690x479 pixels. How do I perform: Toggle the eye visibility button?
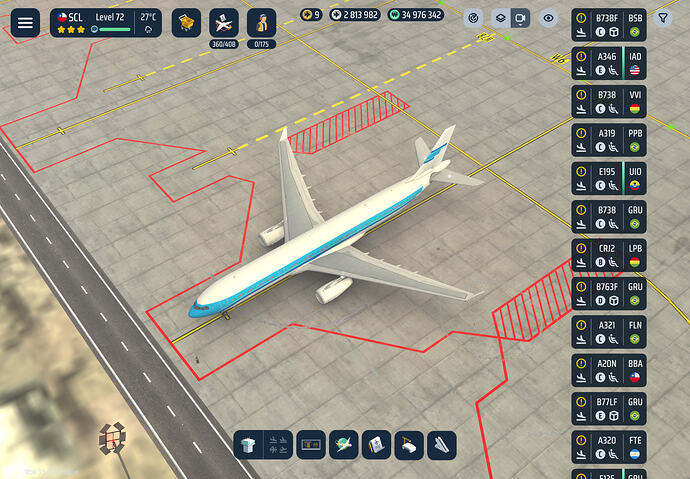pyautogui.click(x=547, y=18)
